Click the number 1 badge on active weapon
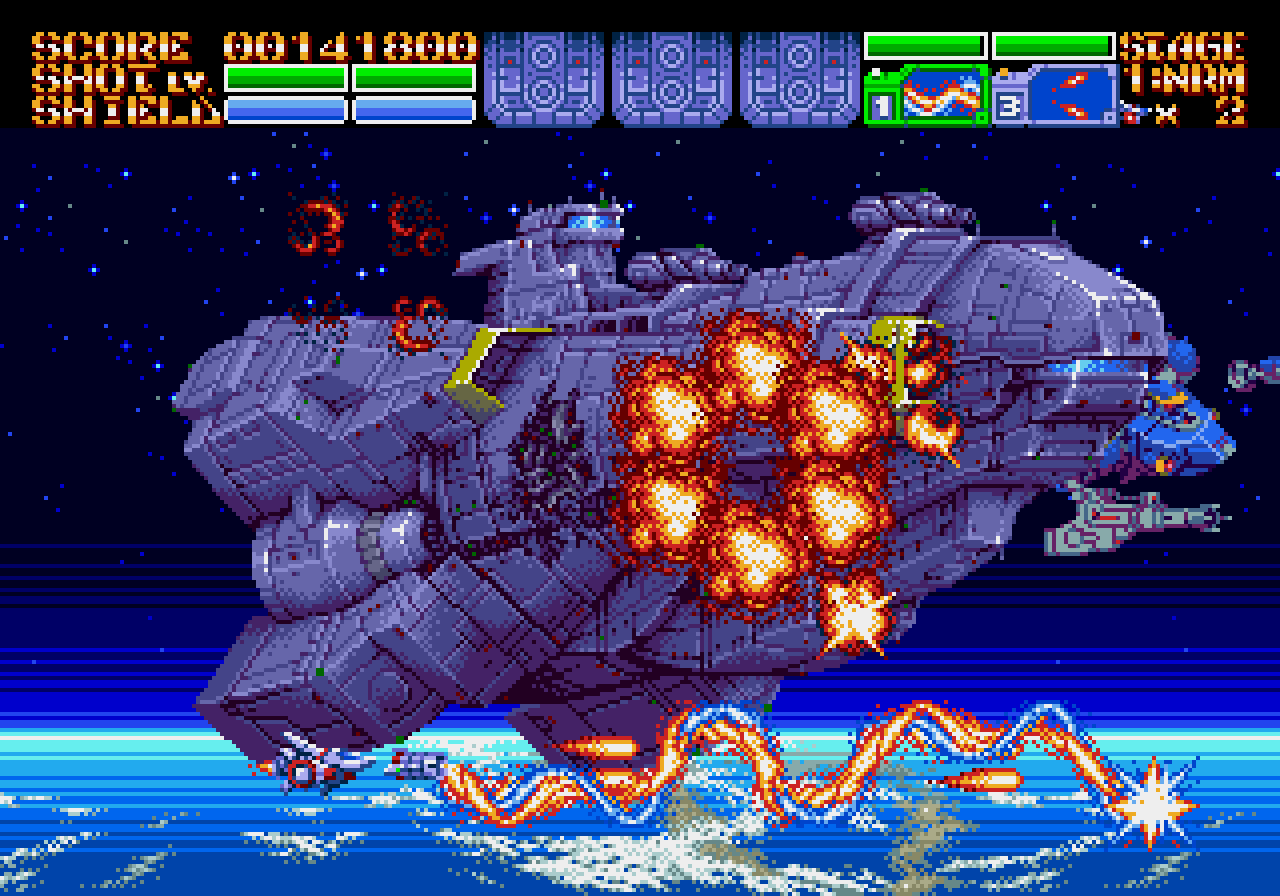Image resolution: width=1280 pixels, height=896 pixels. [880, 105]
